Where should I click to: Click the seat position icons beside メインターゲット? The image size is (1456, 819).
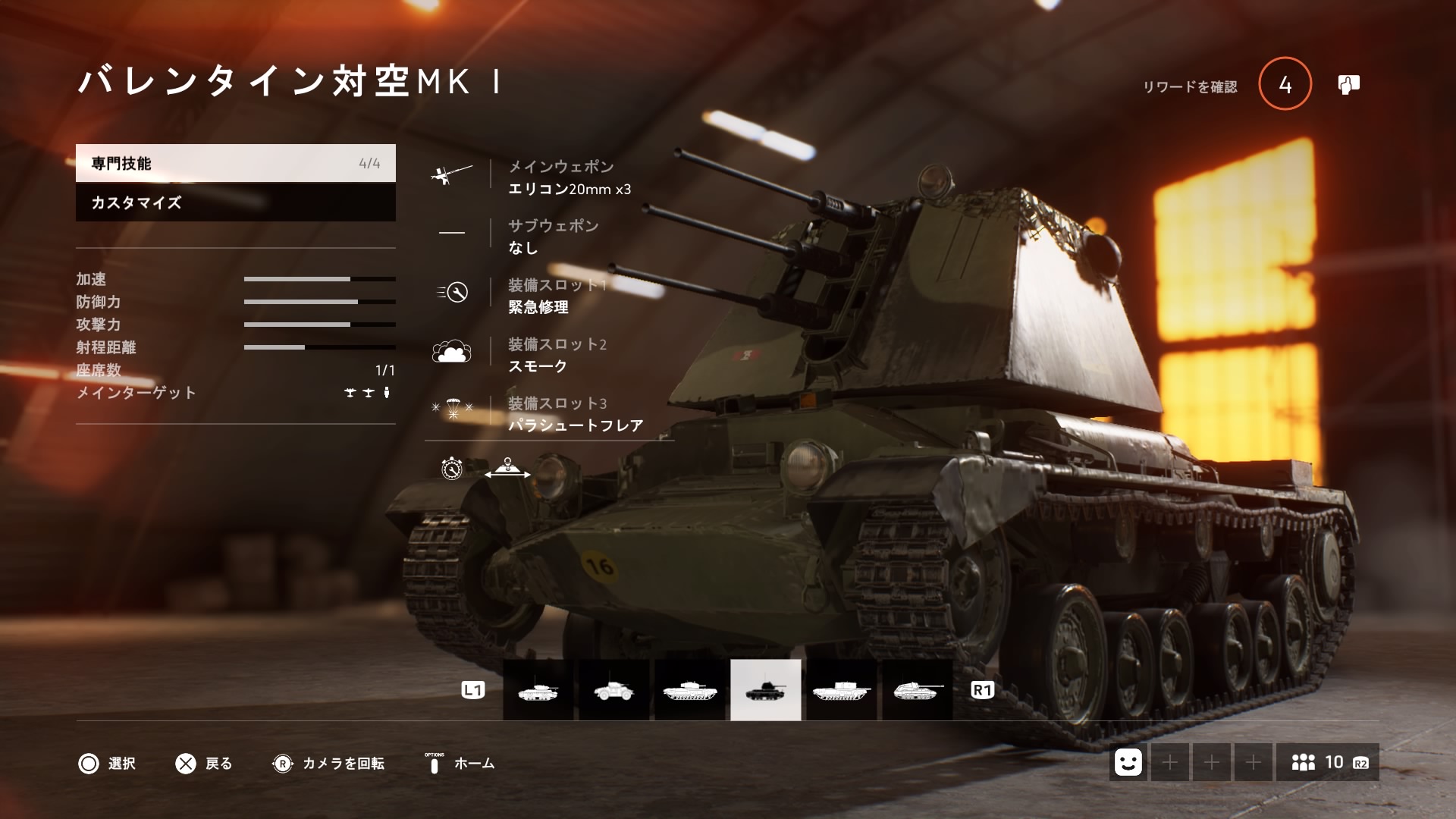368,392
